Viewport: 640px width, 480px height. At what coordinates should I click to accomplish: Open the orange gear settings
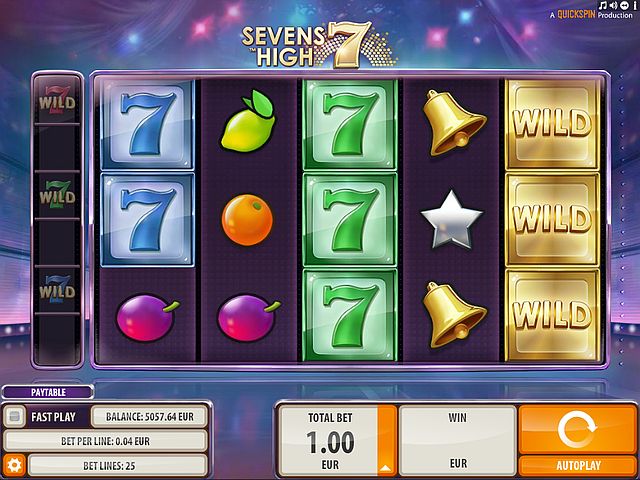pyautogui.click(x=14, y=465)
